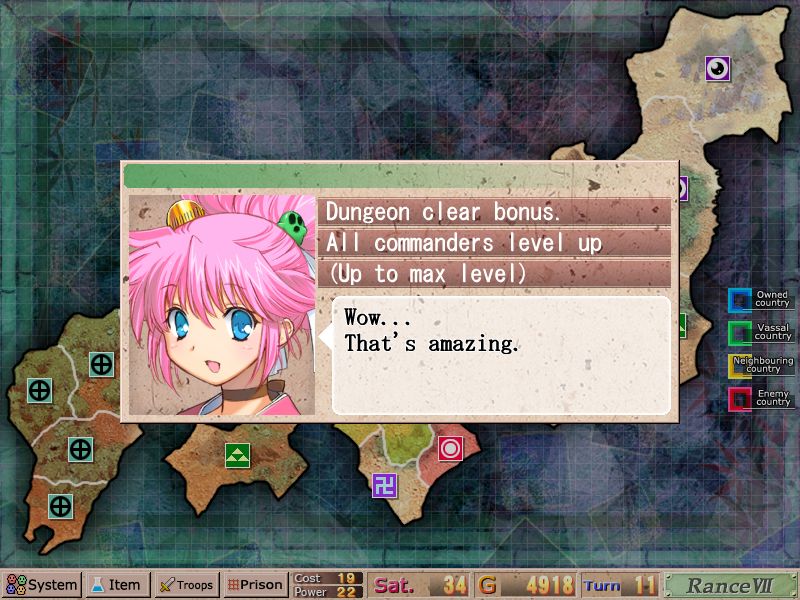The image size is (800, 600).
Task: Select the Vassal country legend entry
Action: click(x=761, y=332)
